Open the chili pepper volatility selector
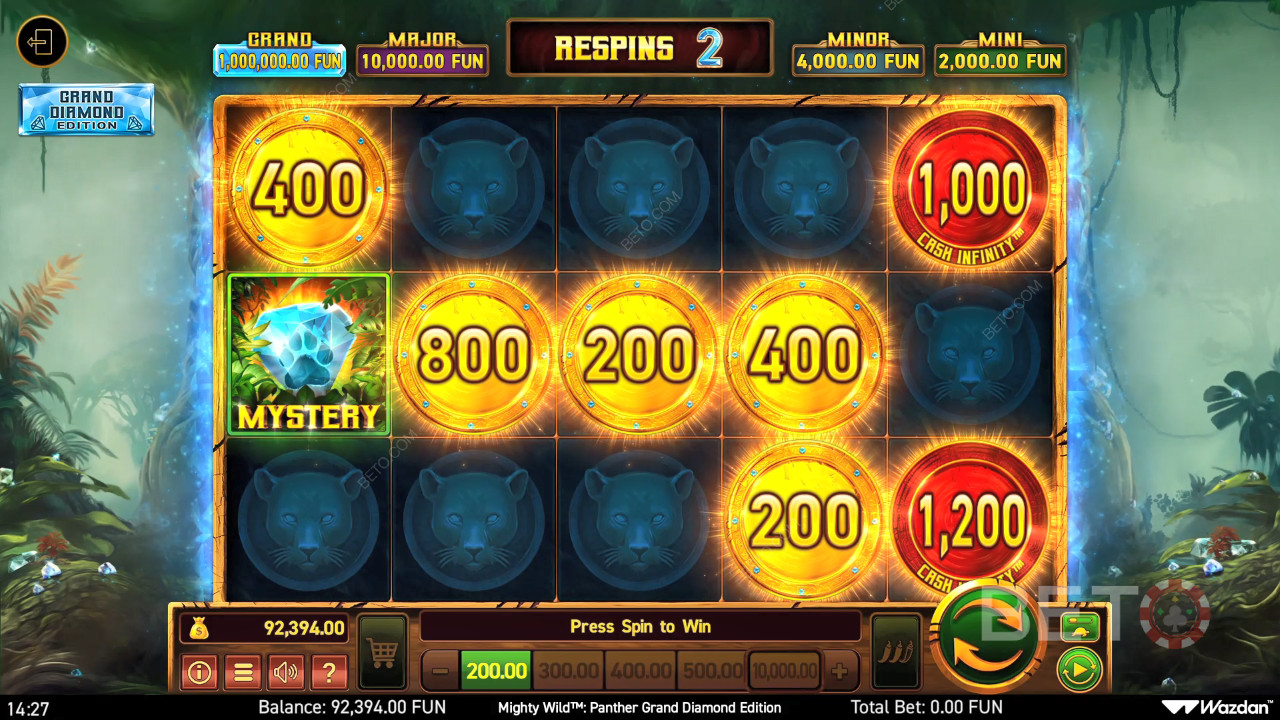The image size is (1280, 720). pos(895,652)
